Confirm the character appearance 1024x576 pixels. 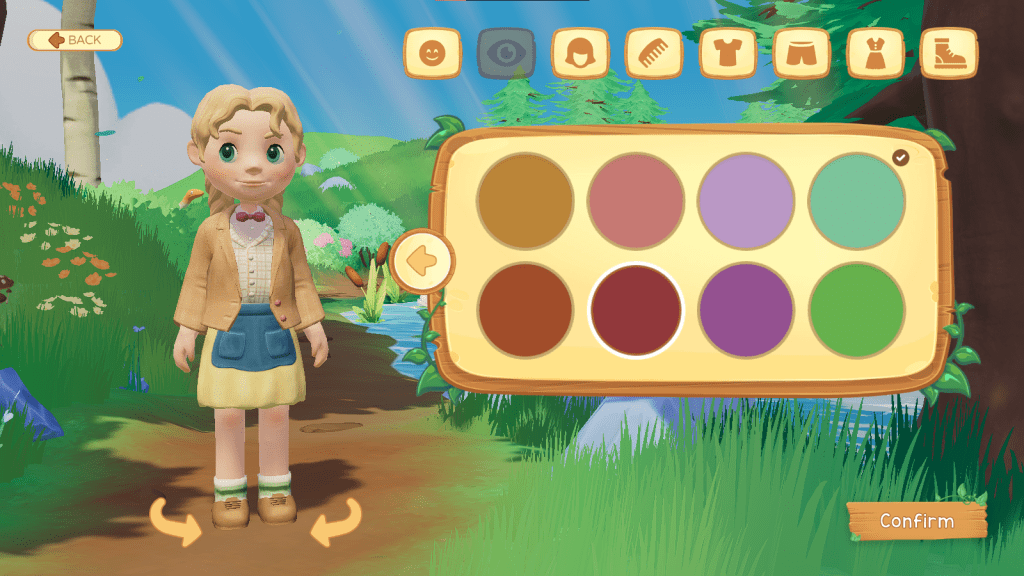(916, 521)
